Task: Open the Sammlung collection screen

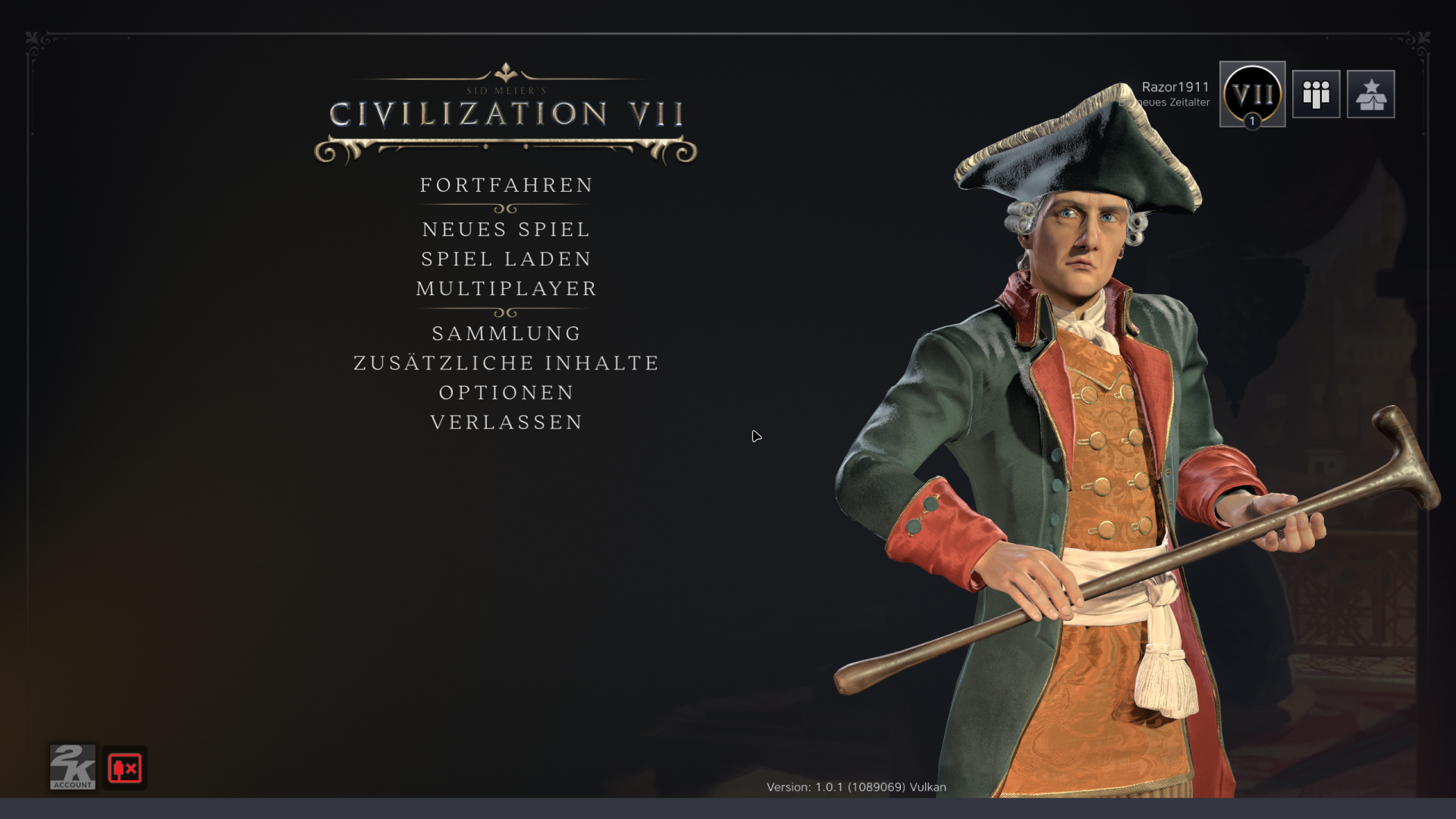Action: [x=506, y=333]
